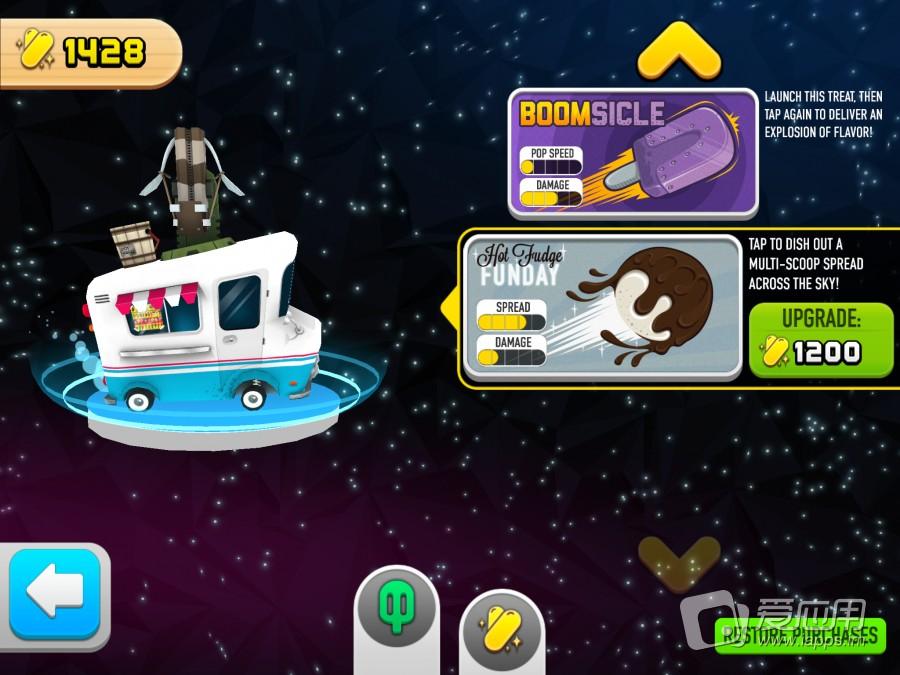Tap Restore Purchases

point(800,634)
